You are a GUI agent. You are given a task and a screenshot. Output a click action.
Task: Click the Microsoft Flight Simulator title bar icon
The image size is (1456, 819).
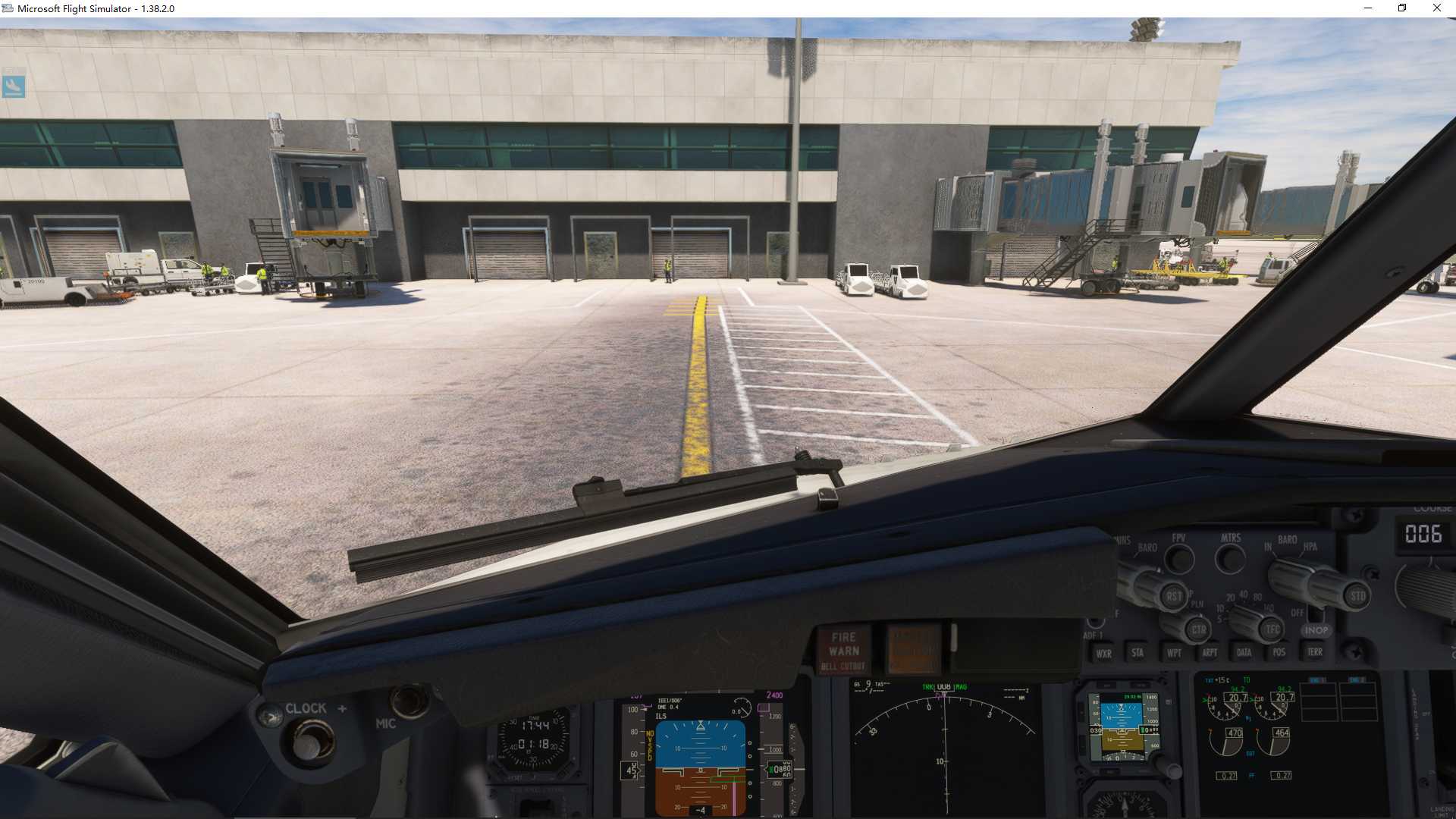[x=8, y=8]
